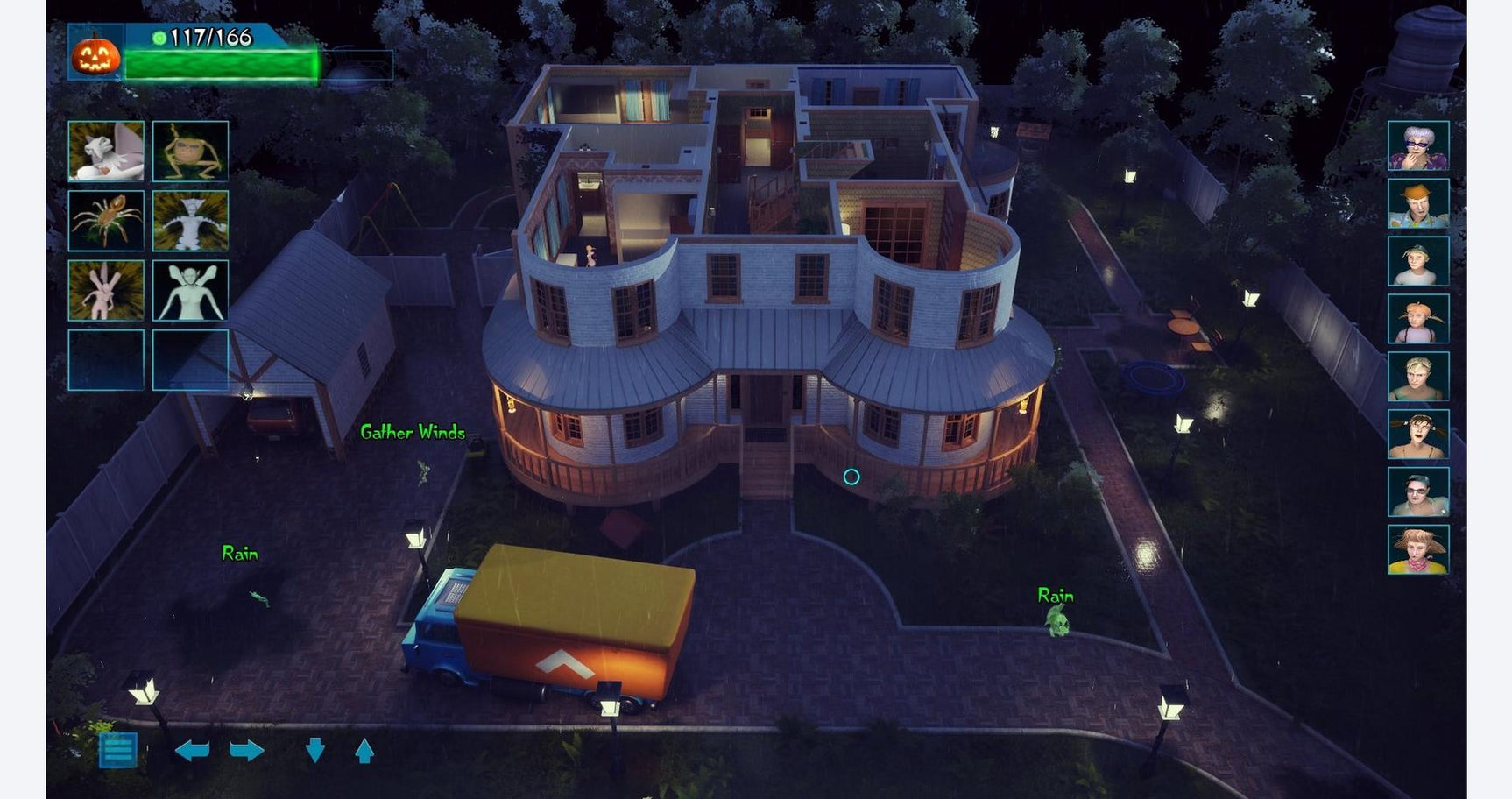Click the jack-o'-lantern pumpkin icon
This screenshot has height=799, width=1512.
(95, 55)
